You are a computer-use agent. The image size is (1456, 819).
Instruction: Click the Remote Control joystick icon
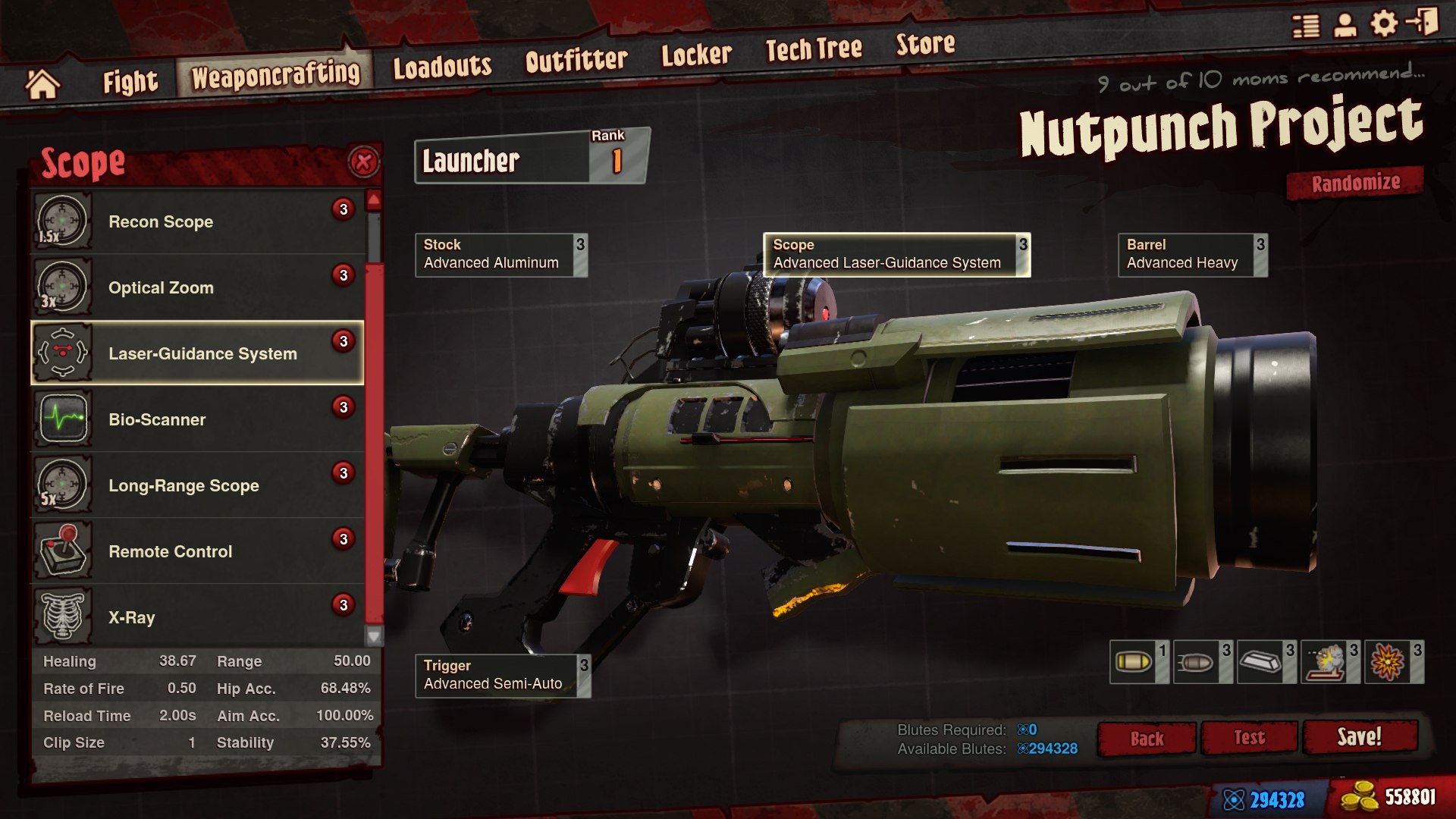coord(62,551)
